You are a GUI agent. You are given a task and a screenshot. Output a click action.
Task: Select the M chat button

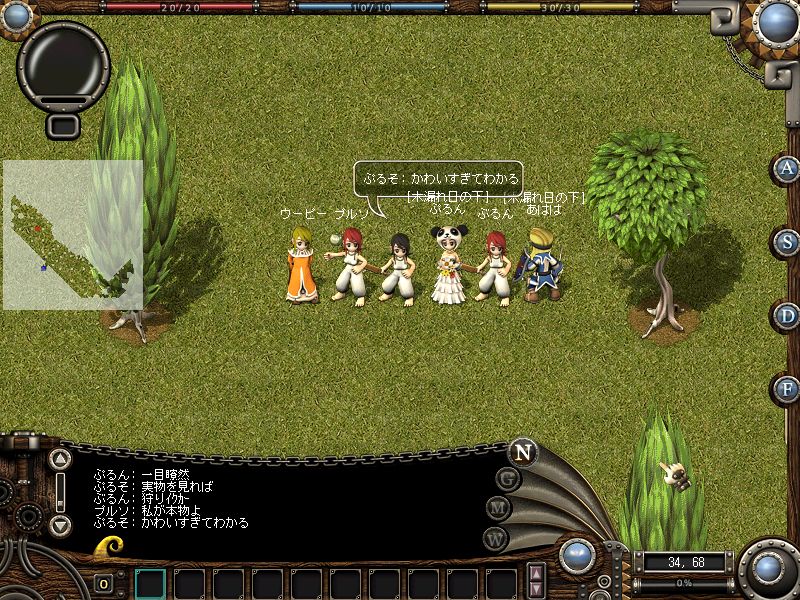pyautogui.click(x=497, y=508)
